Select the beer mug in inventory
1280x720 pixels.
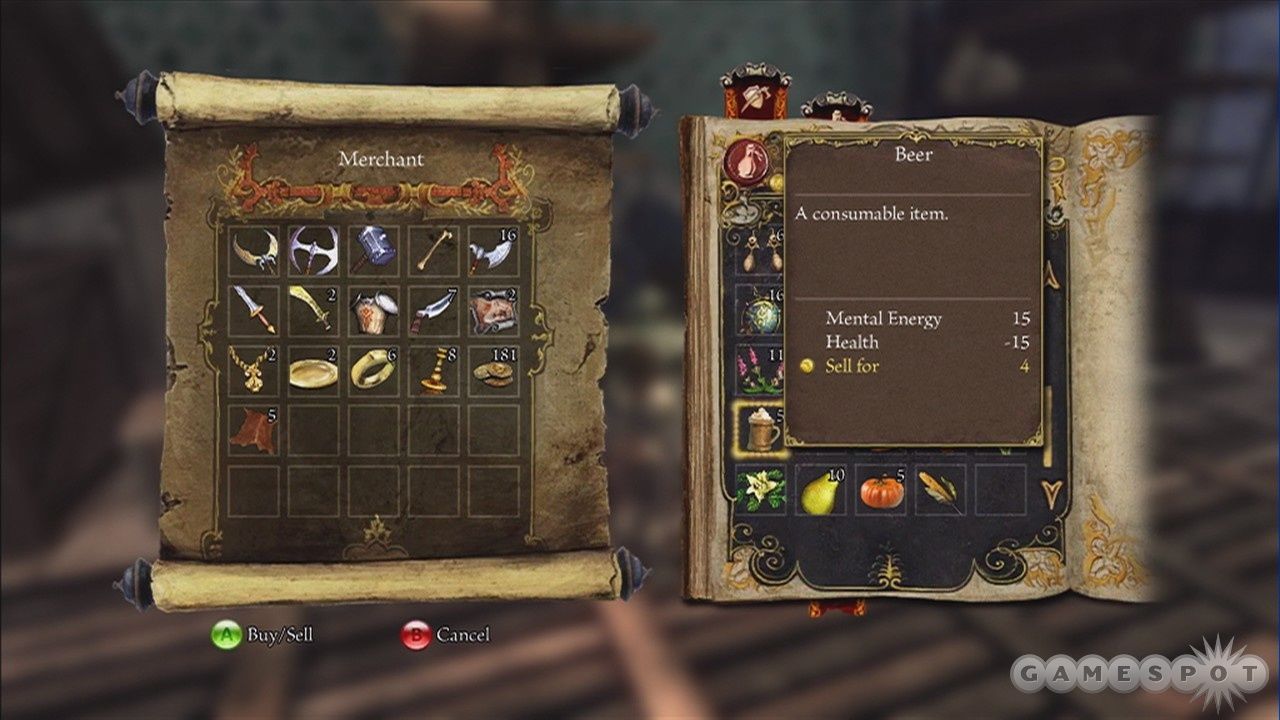(760, 430)
